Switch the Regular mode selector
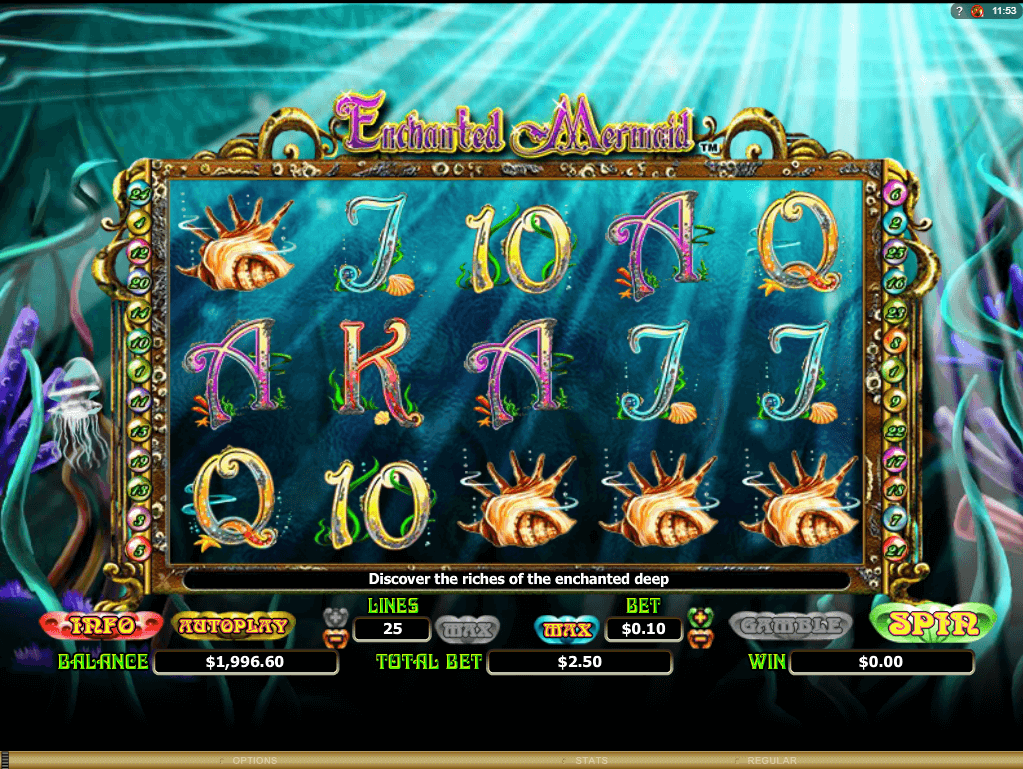The image size is (1023, 769). (x=771, y=761)
